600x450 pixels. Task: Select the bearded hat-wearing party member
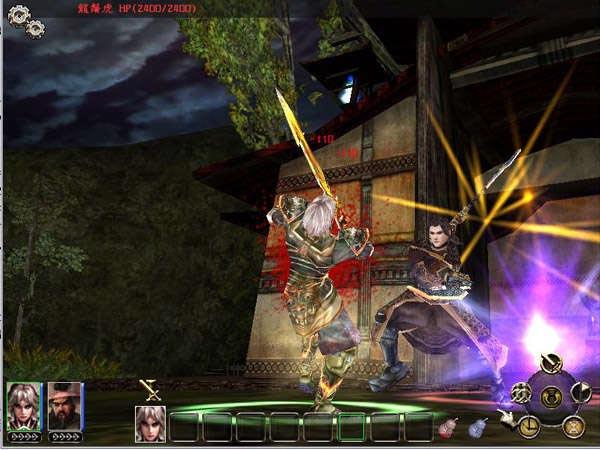[64, 405]
